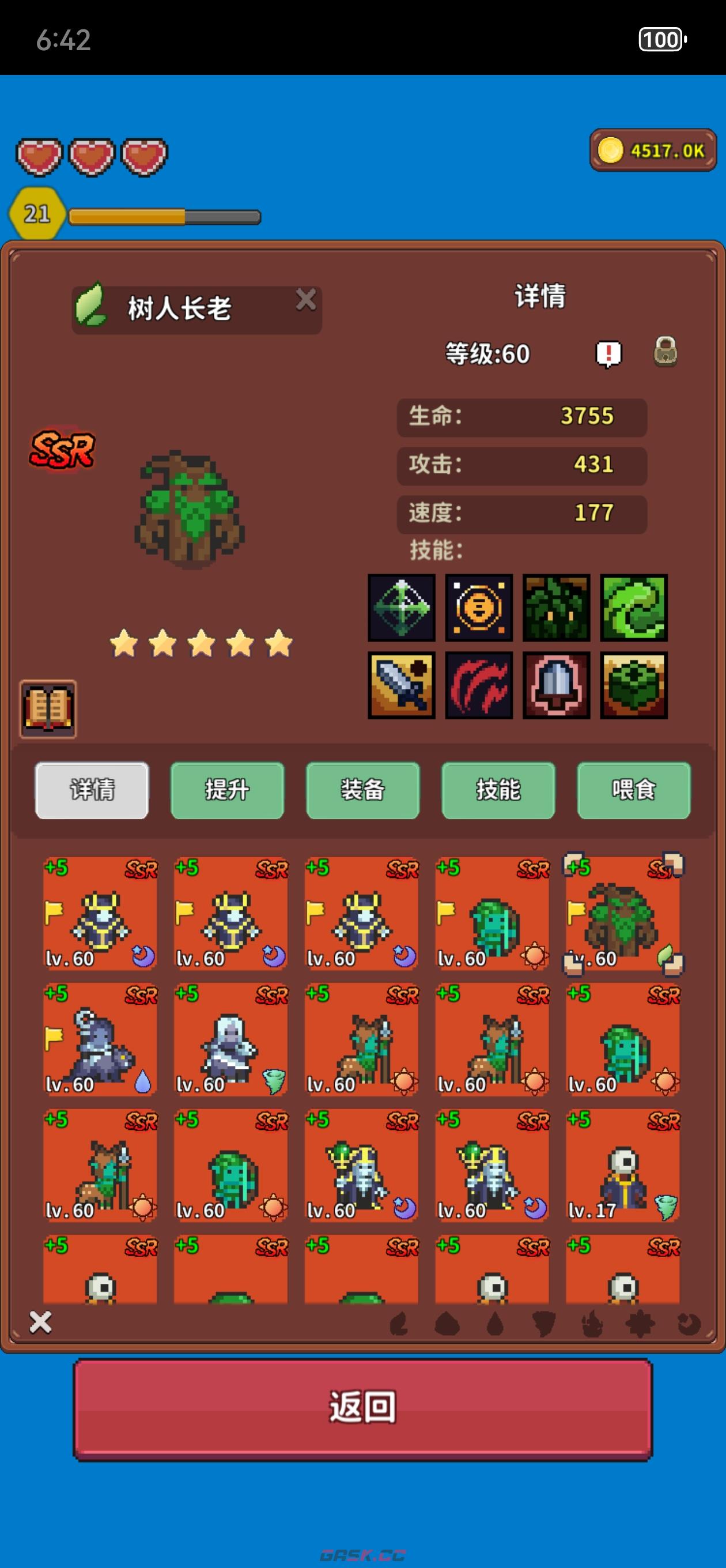
Task: Check the red claw slash skill
Action: (x=479, y=685)
